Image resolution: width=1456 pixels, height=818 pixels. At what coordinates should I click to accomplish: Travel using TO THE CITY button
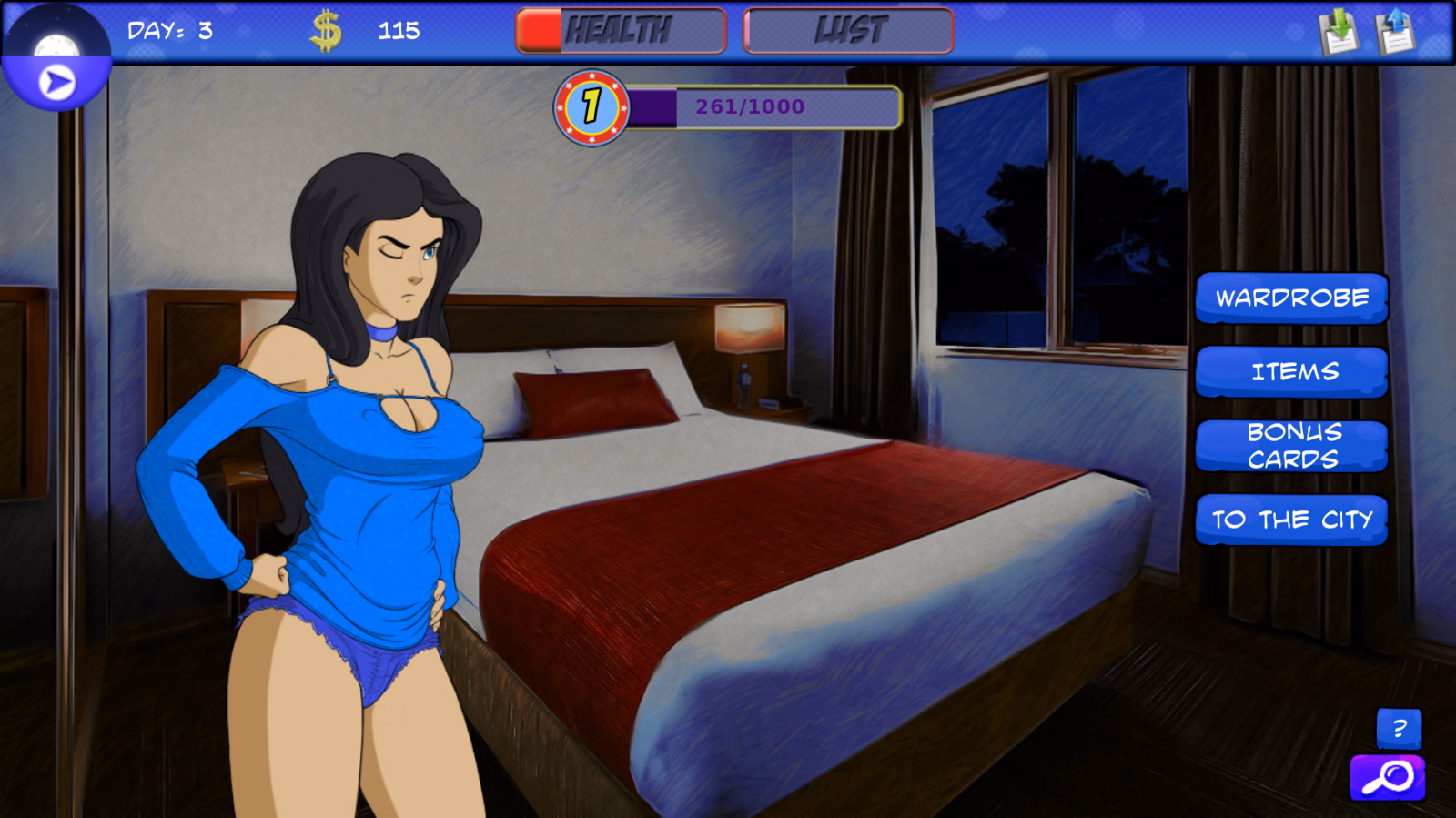pyautogui.click(x=1292, y=520)
